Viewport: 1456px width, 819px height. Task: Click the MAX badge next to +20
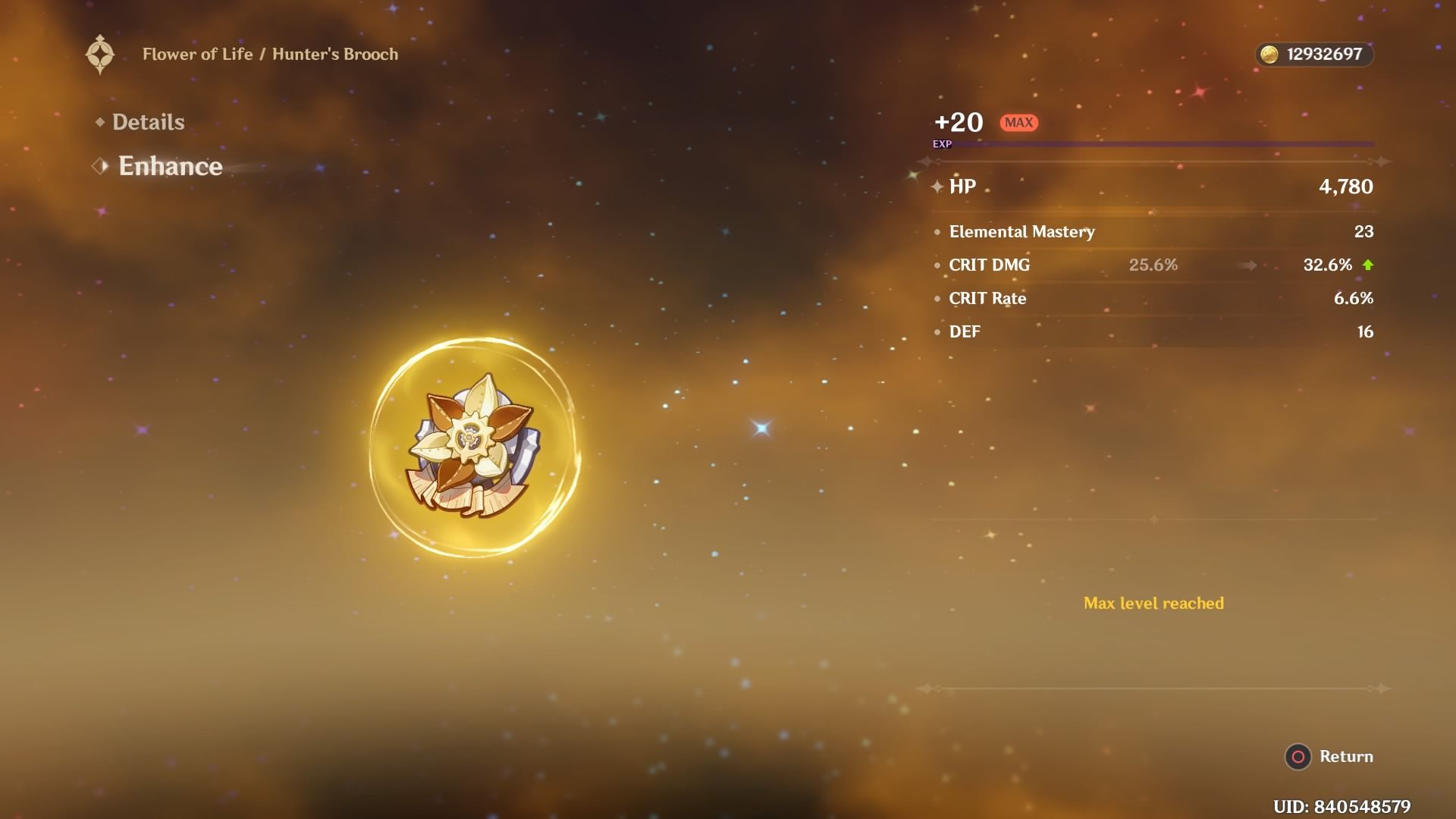(1018, 122)
